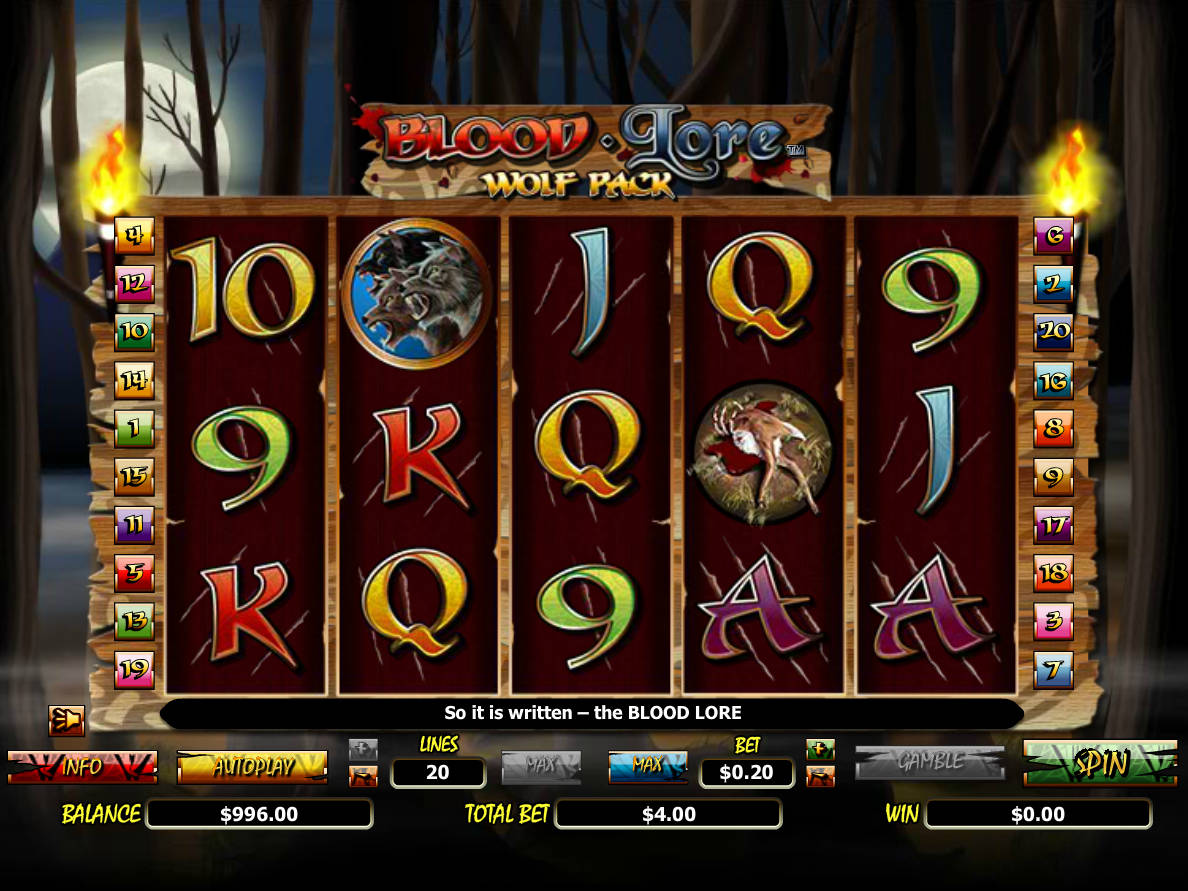Toggle sound with the speaker icon

(x=66, y=720)
